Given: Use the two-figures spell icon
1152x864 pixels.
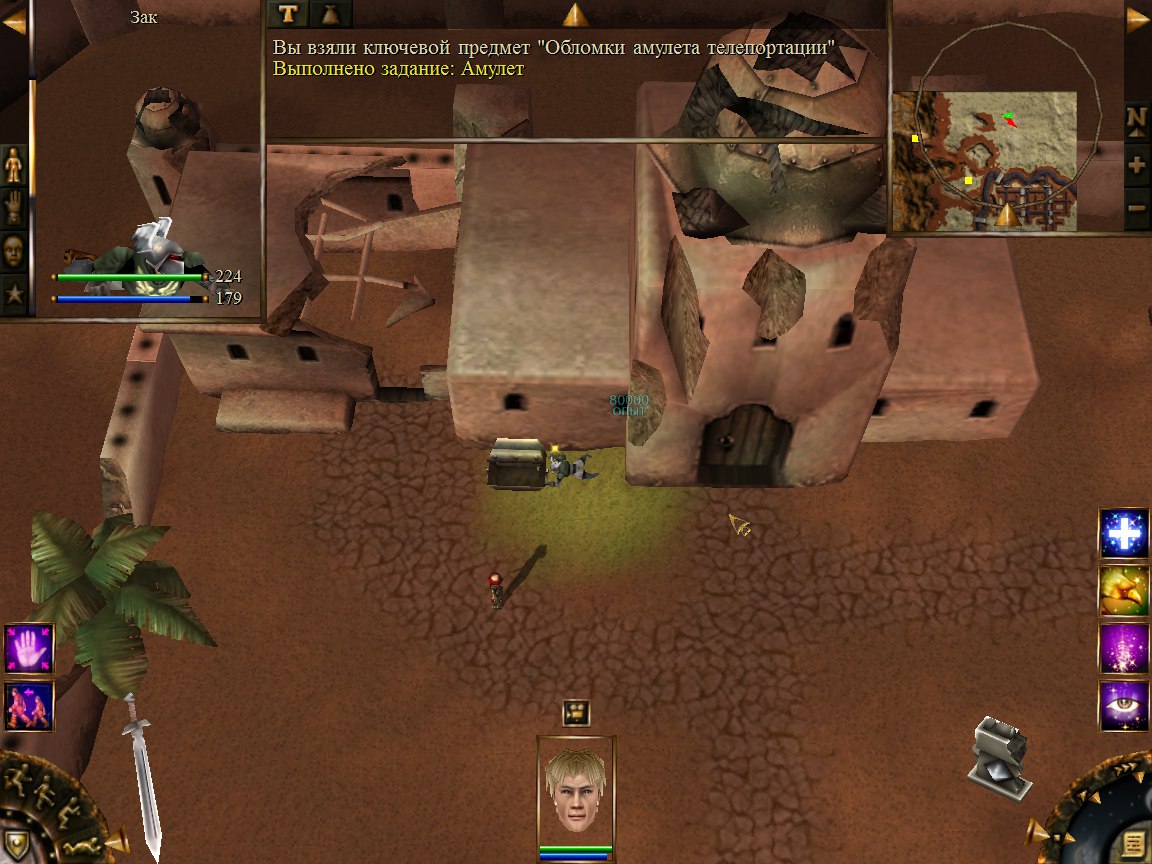Looking at the screenshot, I should pos(27,705).
